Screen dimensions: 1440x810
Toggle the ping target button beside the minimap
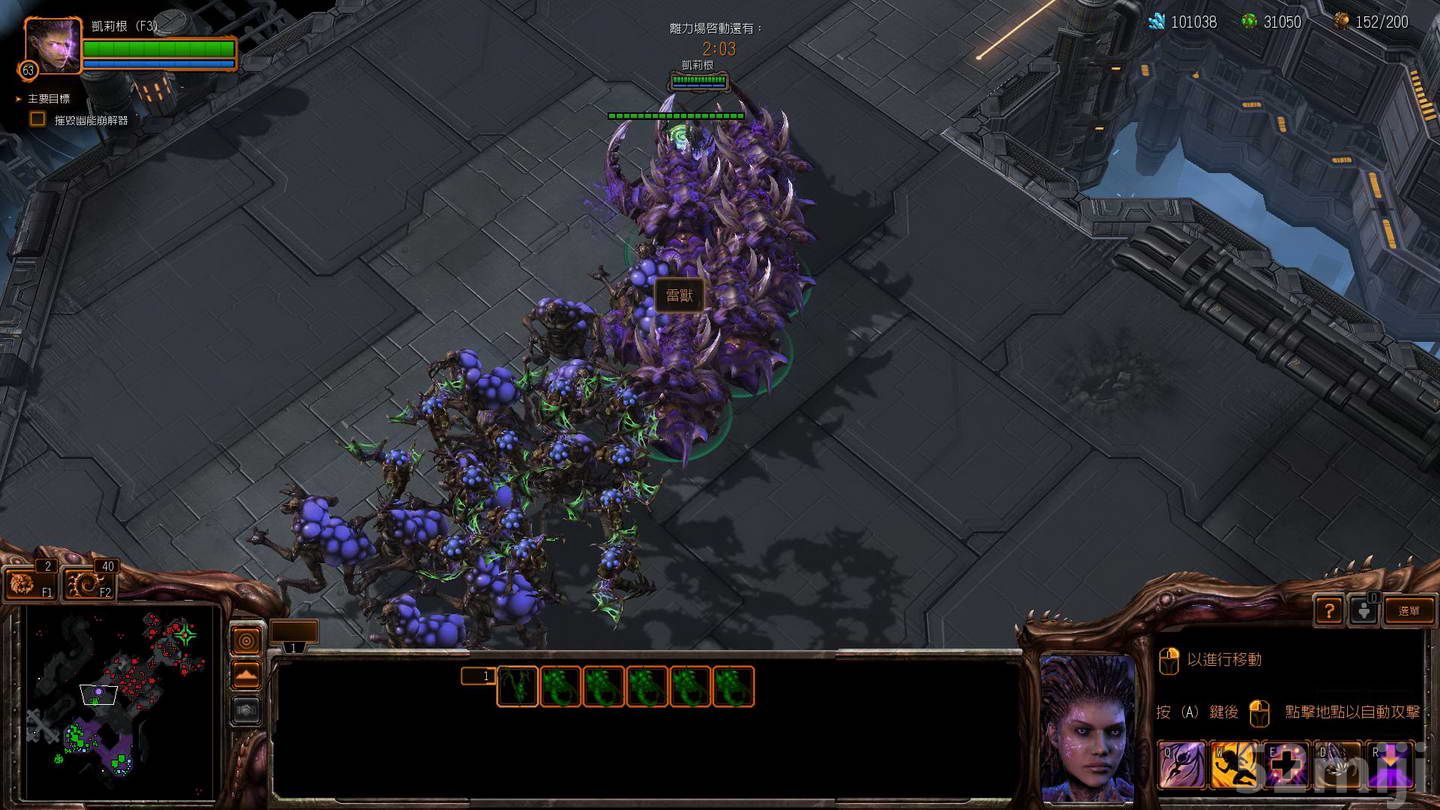pyautogui.click(x=246, y=640)
